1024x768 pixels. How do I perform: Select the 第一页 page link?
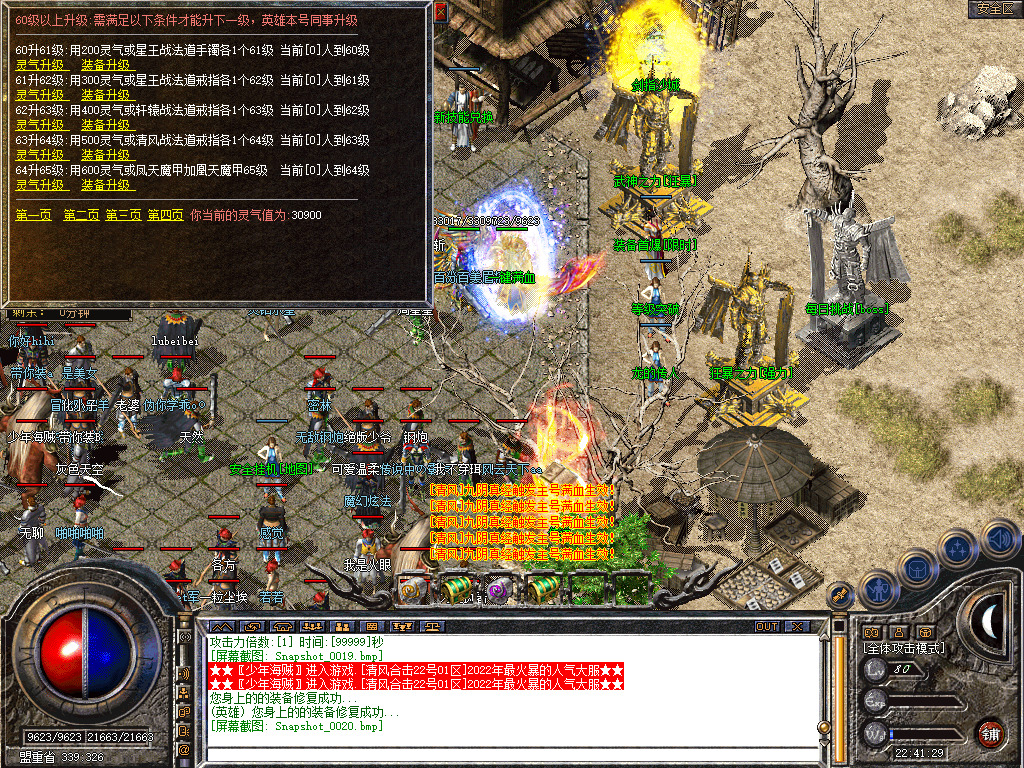(34, 215)
